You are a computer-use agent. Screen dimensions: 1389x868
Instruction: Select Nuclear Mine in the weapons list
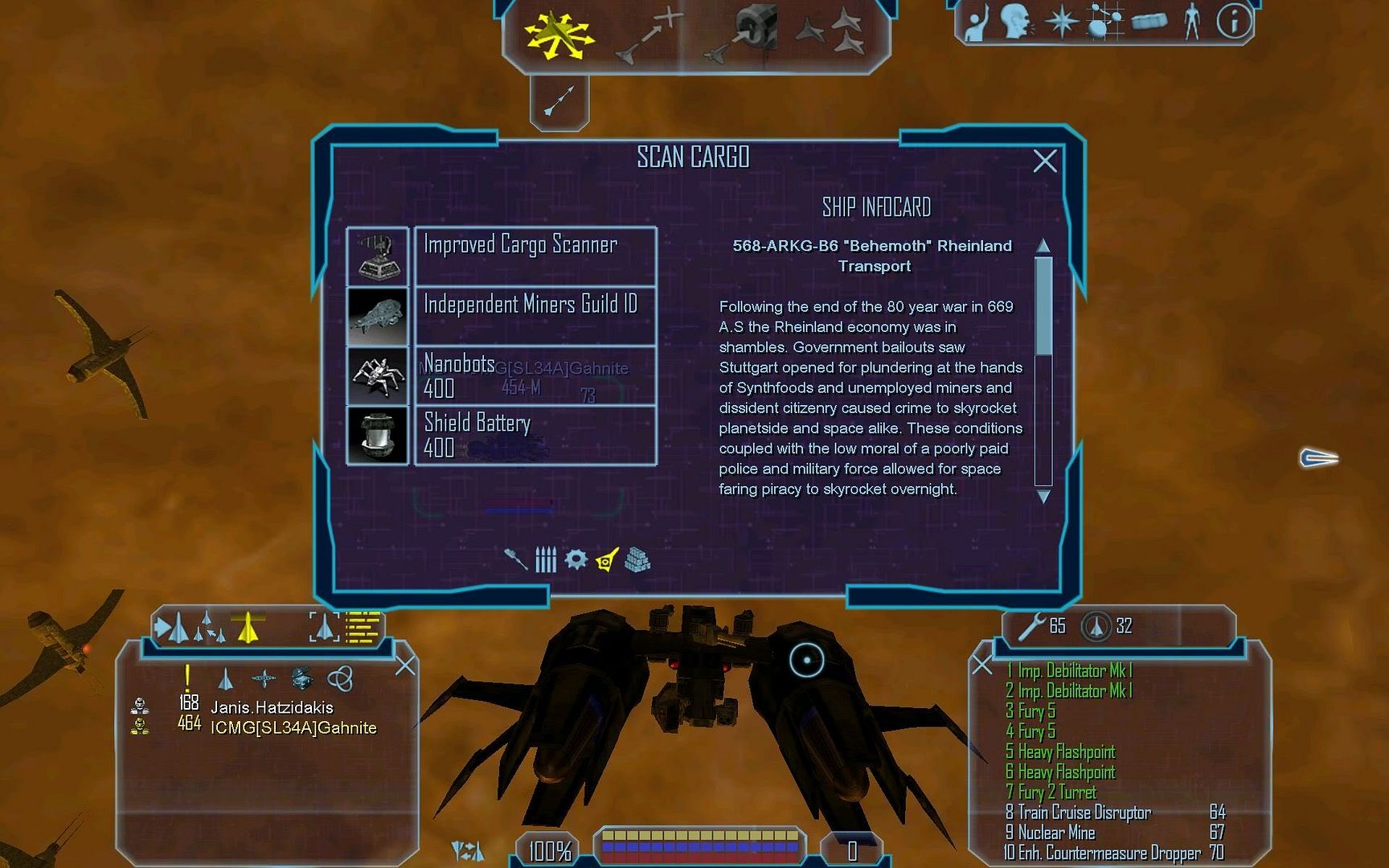tap(1056, 833)
